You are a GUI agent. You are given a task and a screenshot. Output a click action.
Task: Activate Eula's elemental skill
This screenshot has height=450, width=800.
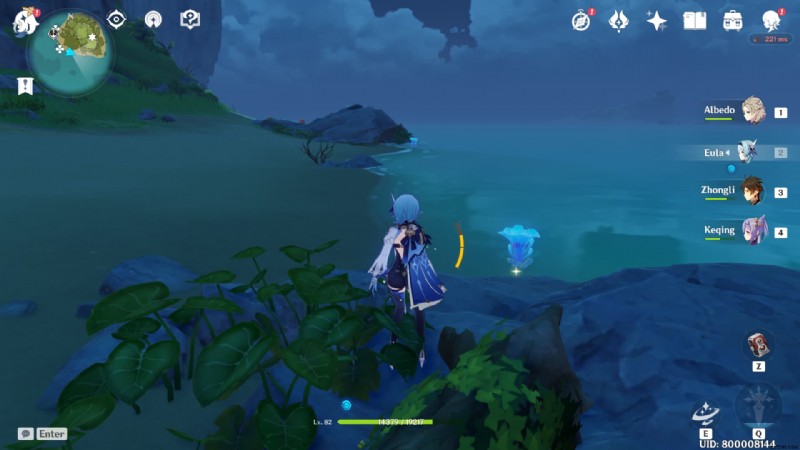coord(705,413)
